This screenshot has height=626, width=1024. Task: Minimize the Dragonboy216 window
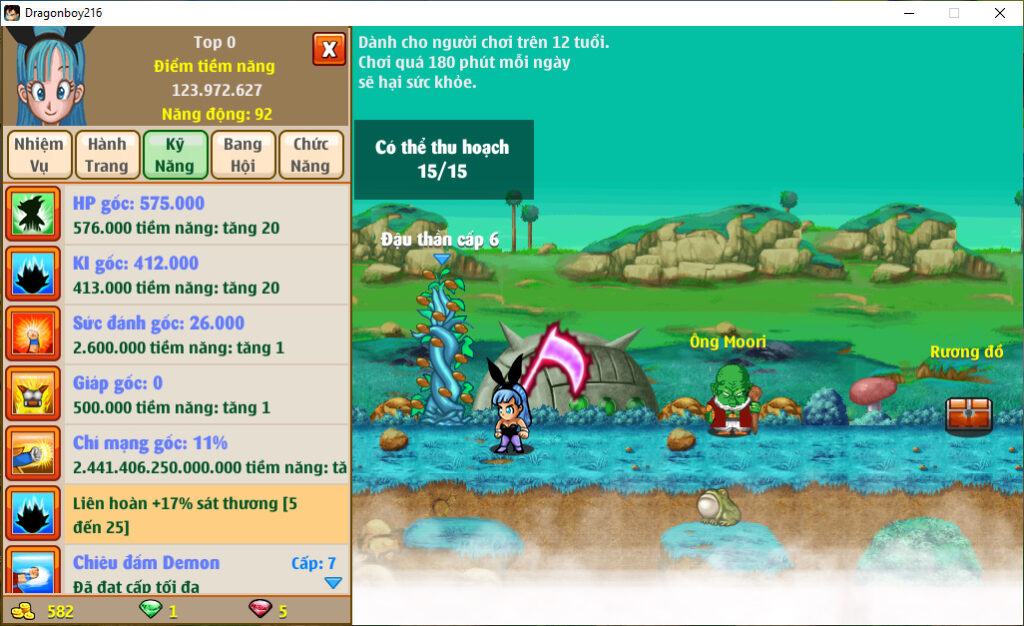[909, 13]
